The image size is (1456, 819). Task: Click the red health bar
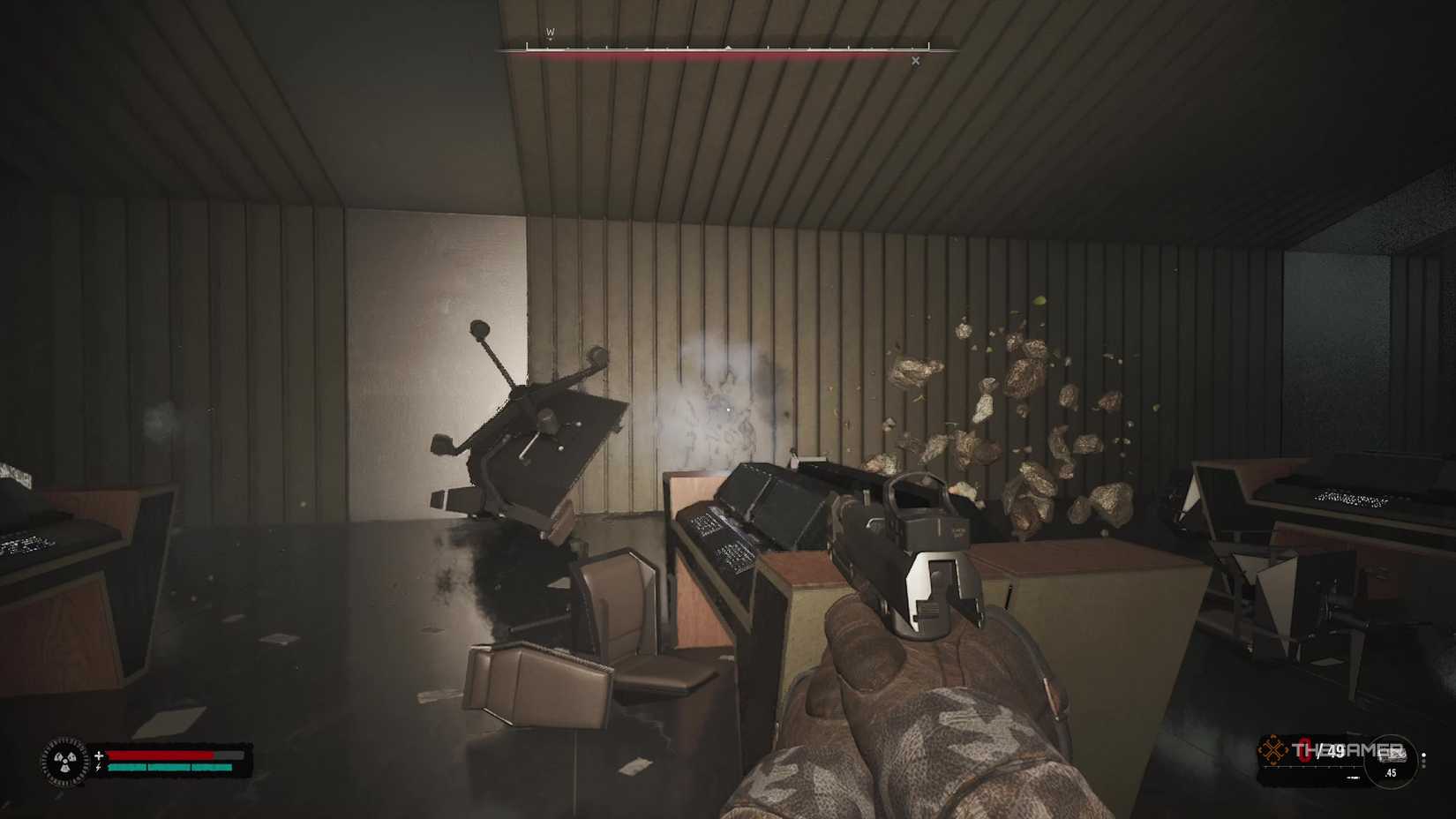(x=161, y=755)
